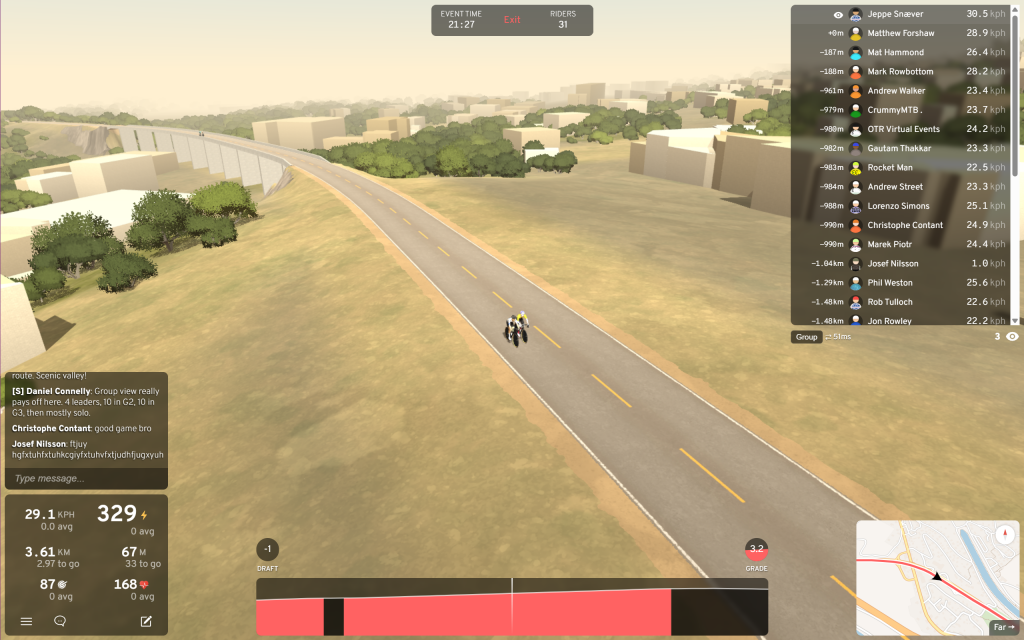Open the hamburger menu in stats panel
Viewport: 1024px width, 640px height.
click(x=27, y=621)
